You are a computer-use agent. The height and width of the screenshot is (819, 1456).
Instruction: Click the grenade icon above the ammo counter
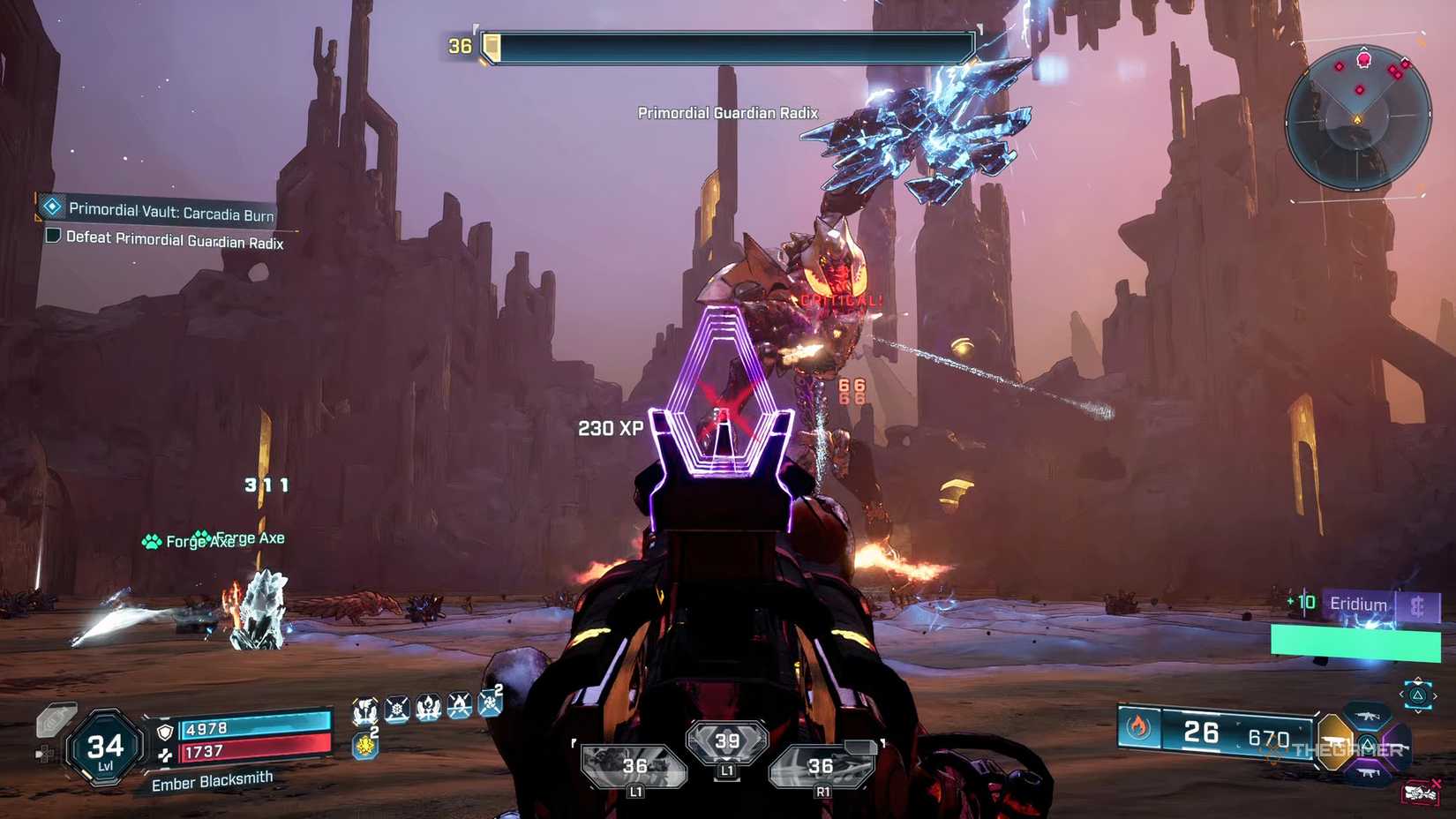coord(365,746)
